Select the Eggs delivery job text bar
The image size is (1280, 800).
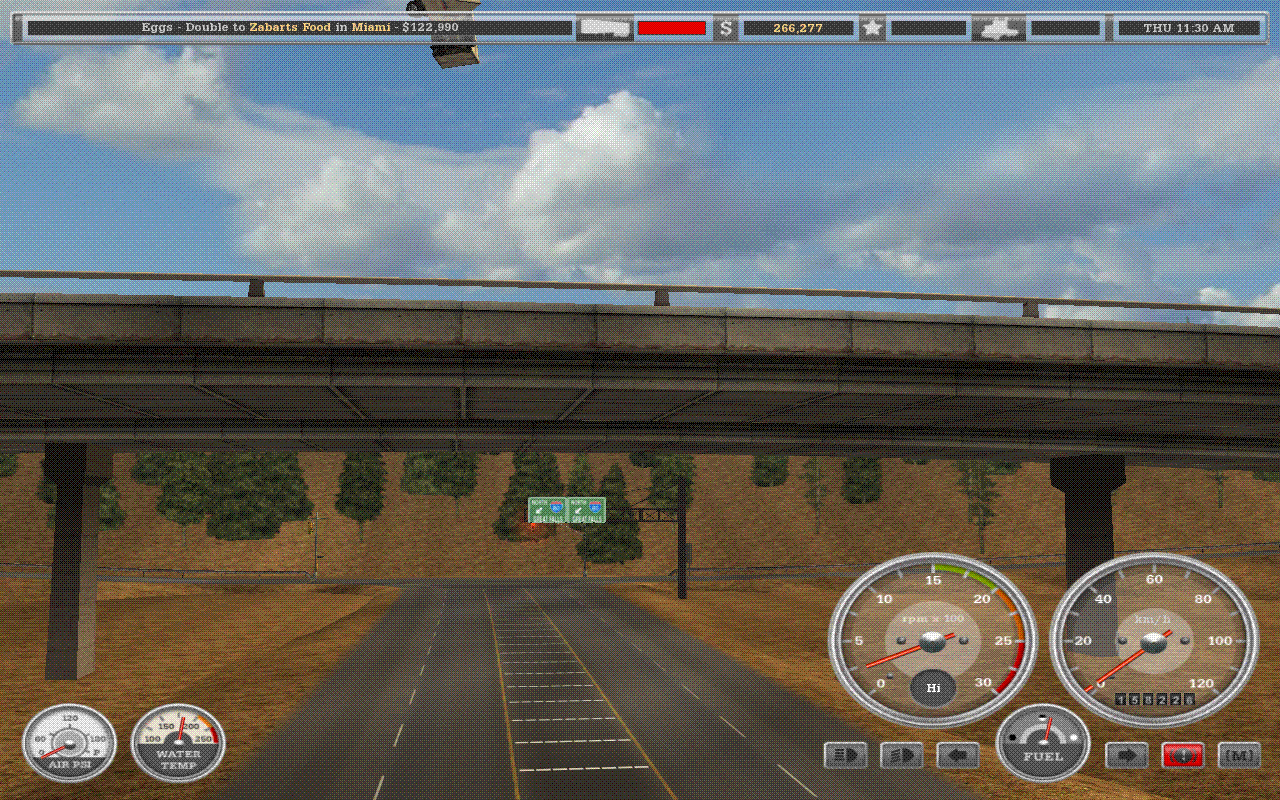[x=300, y=28]
